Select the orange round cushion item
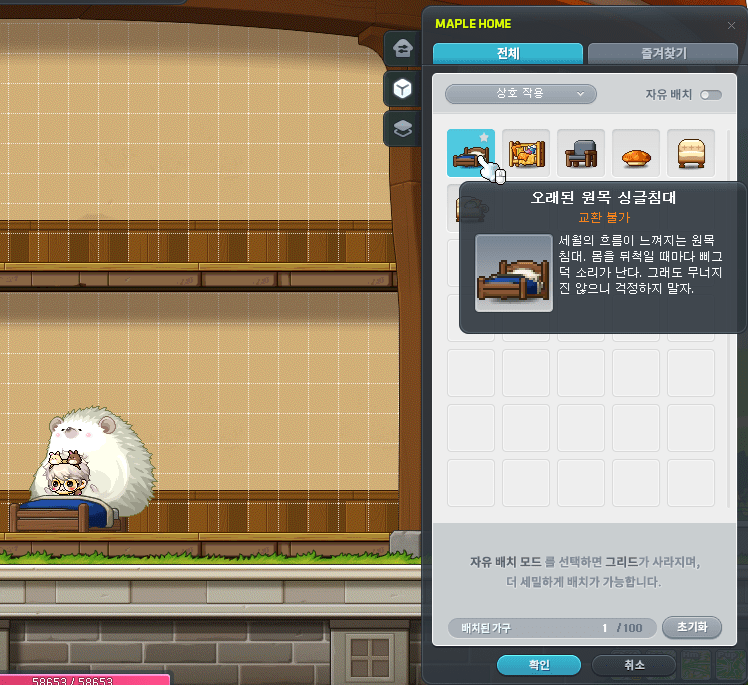The image size is (748, 685). tap(636, 154)
